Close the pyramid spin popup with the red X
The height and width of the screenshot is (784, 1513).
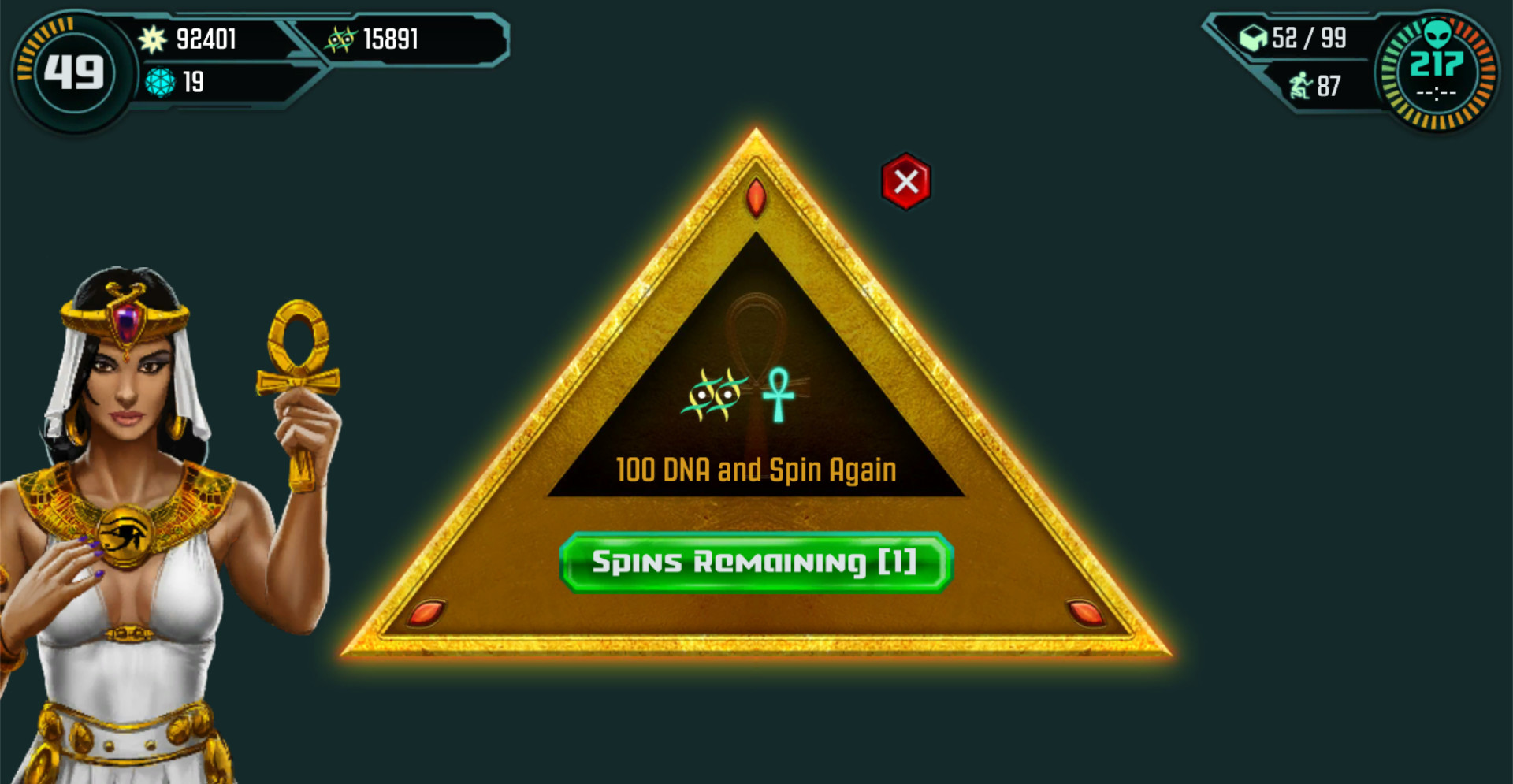click(905, 180)
